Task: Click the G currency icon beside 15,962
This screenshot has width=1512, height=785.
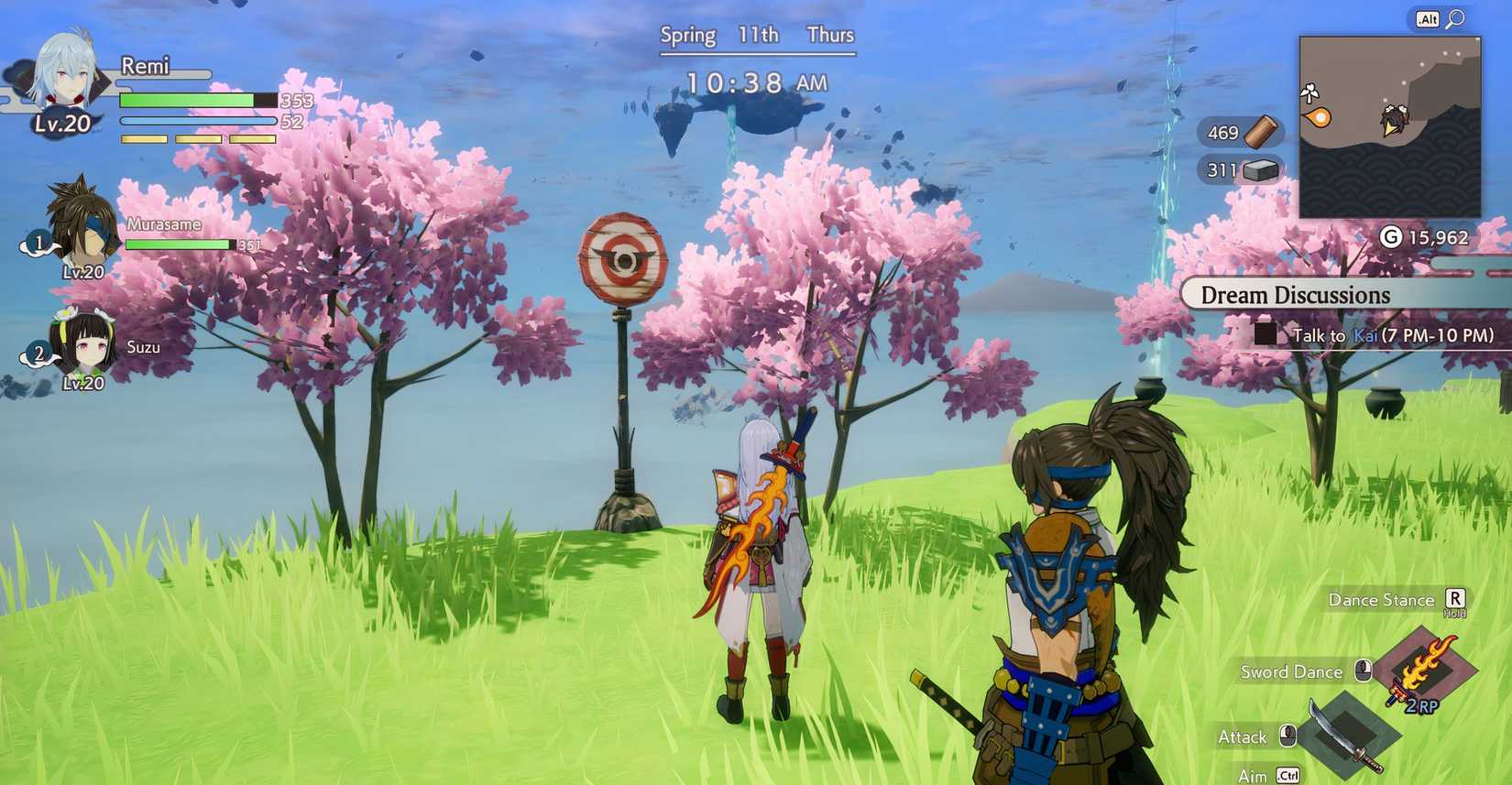Action: (x=1392, y=238)
